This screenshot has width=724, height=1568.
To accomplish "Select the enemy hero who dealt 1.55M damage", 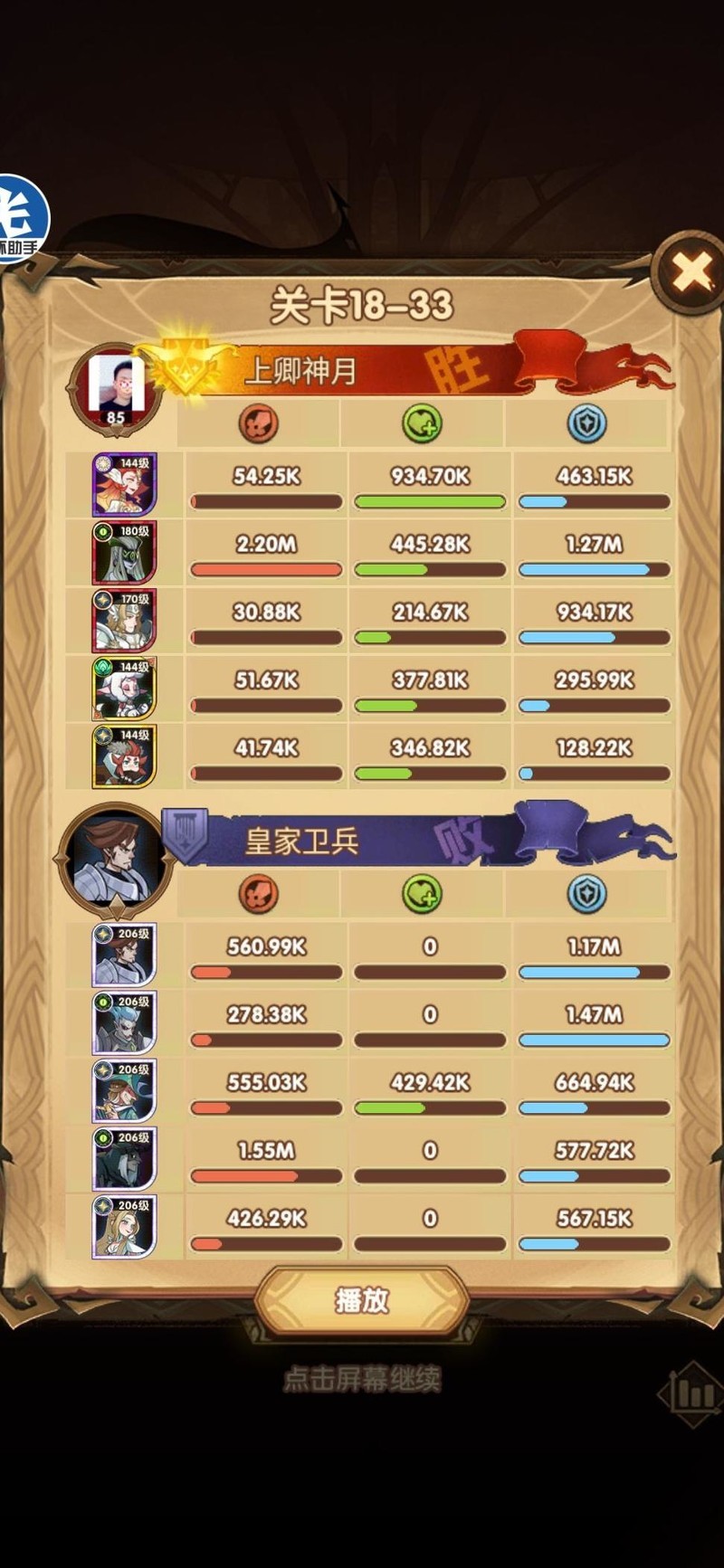I will [124, 1158].
